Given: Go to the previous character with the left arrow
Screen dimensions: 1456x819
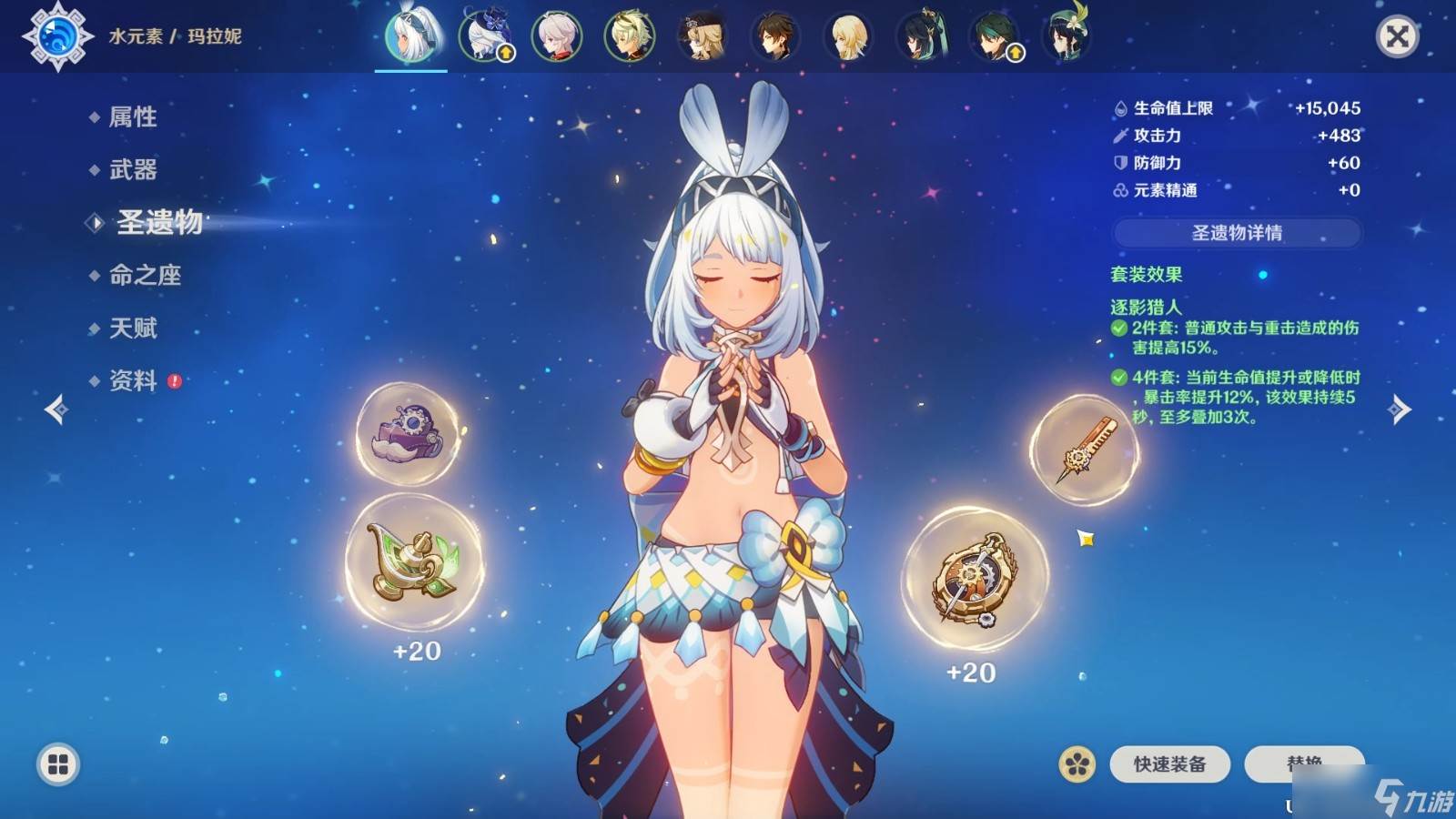Looking at the screenshot, I should (x=56, y=409).
